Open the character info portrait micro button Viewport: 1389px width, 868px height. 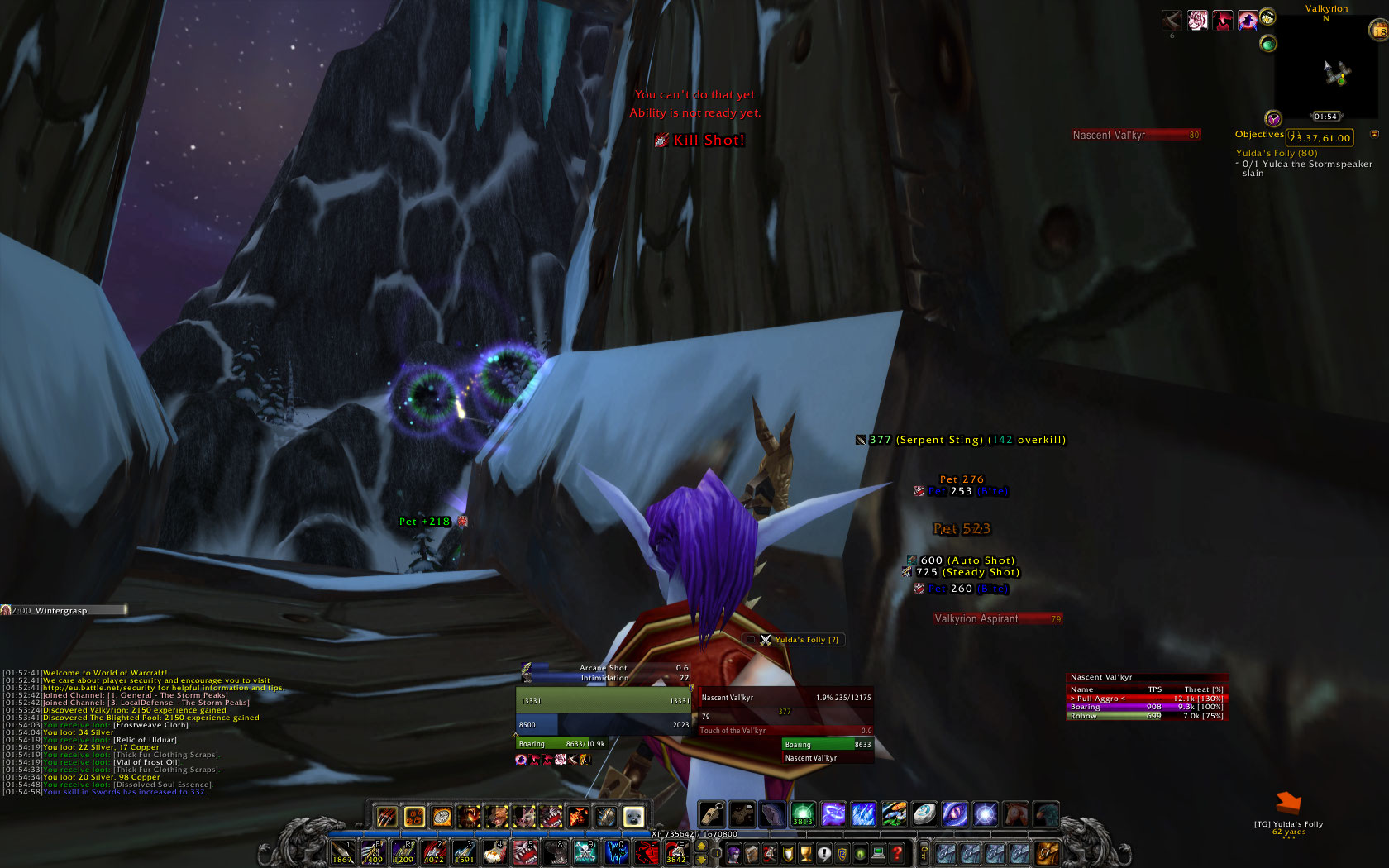733,853
